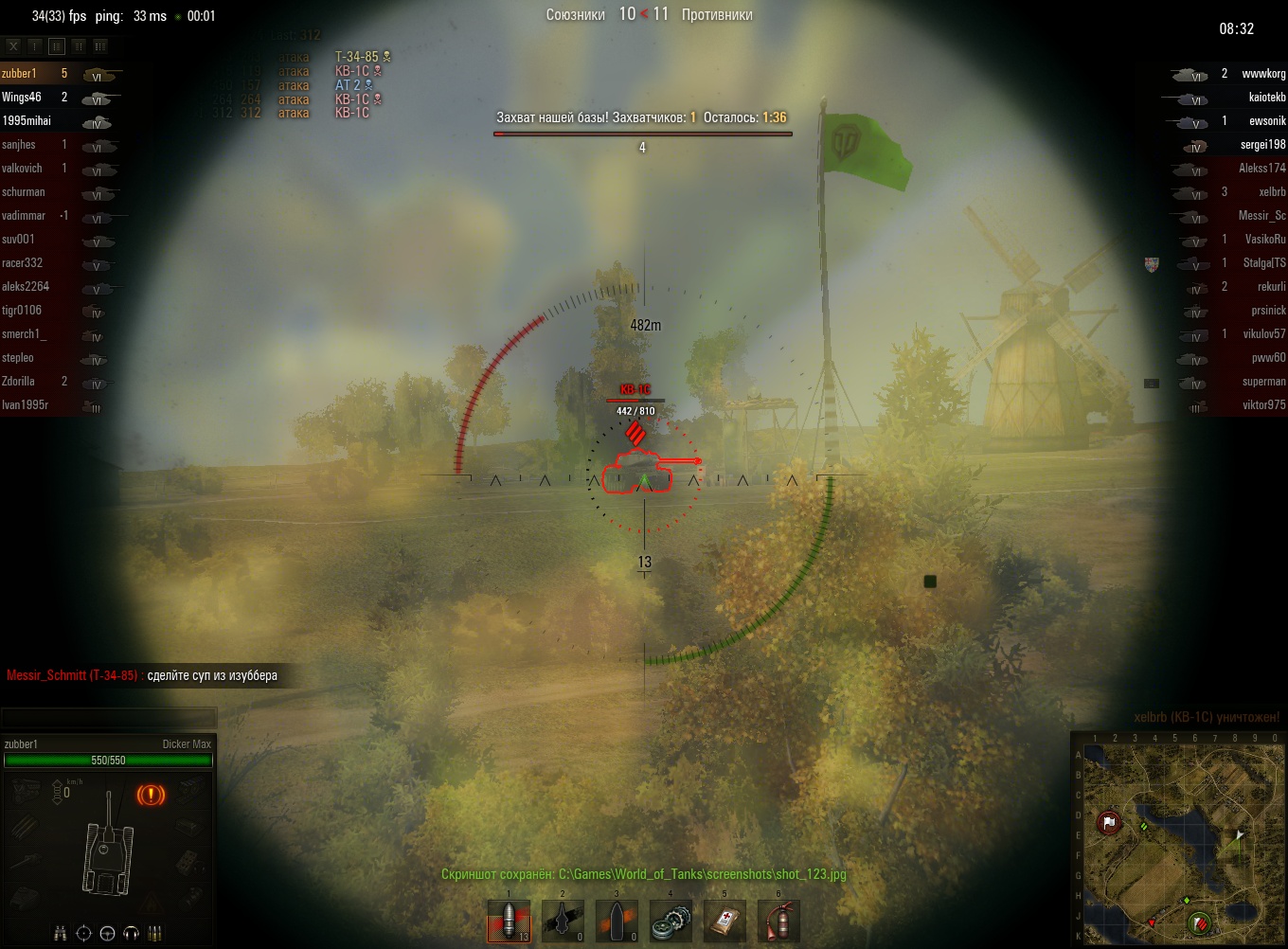The width and height of the screenshot is (1288, 949).
Task: Select ally Wings46 in the team list
Action: (22, 98)
